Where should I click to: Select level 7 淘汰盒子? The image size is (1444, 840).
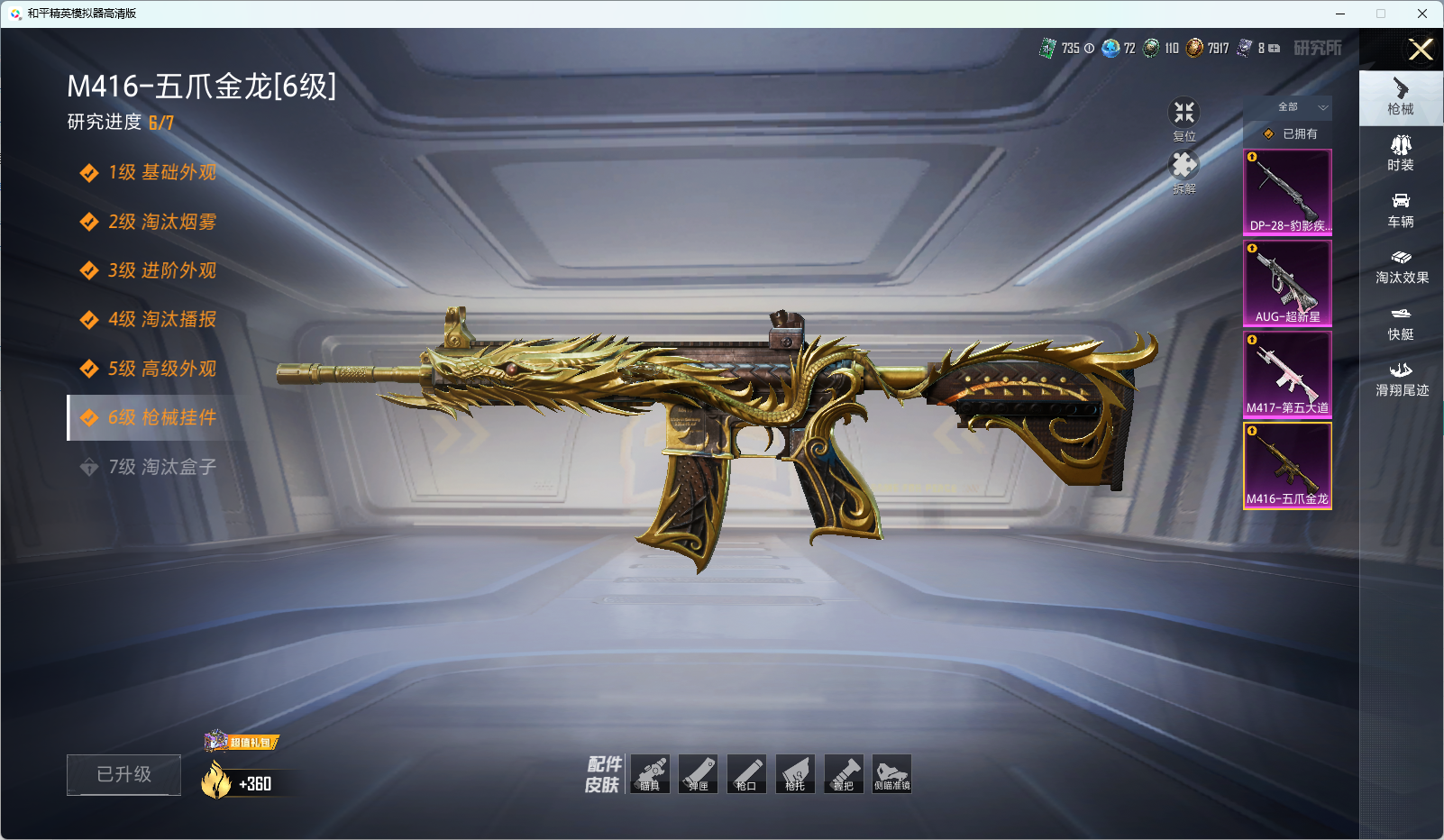(x=162, y=467)
